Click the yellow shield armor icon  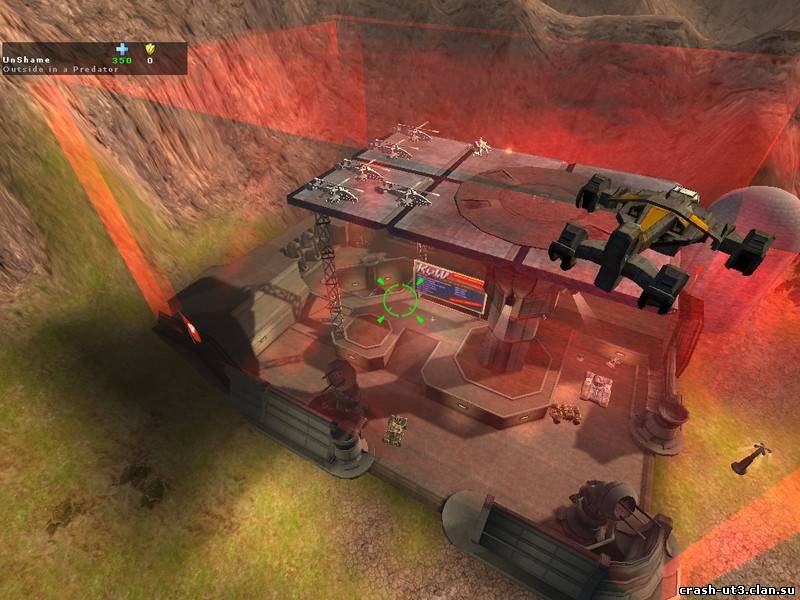click(x=151, y=48)
